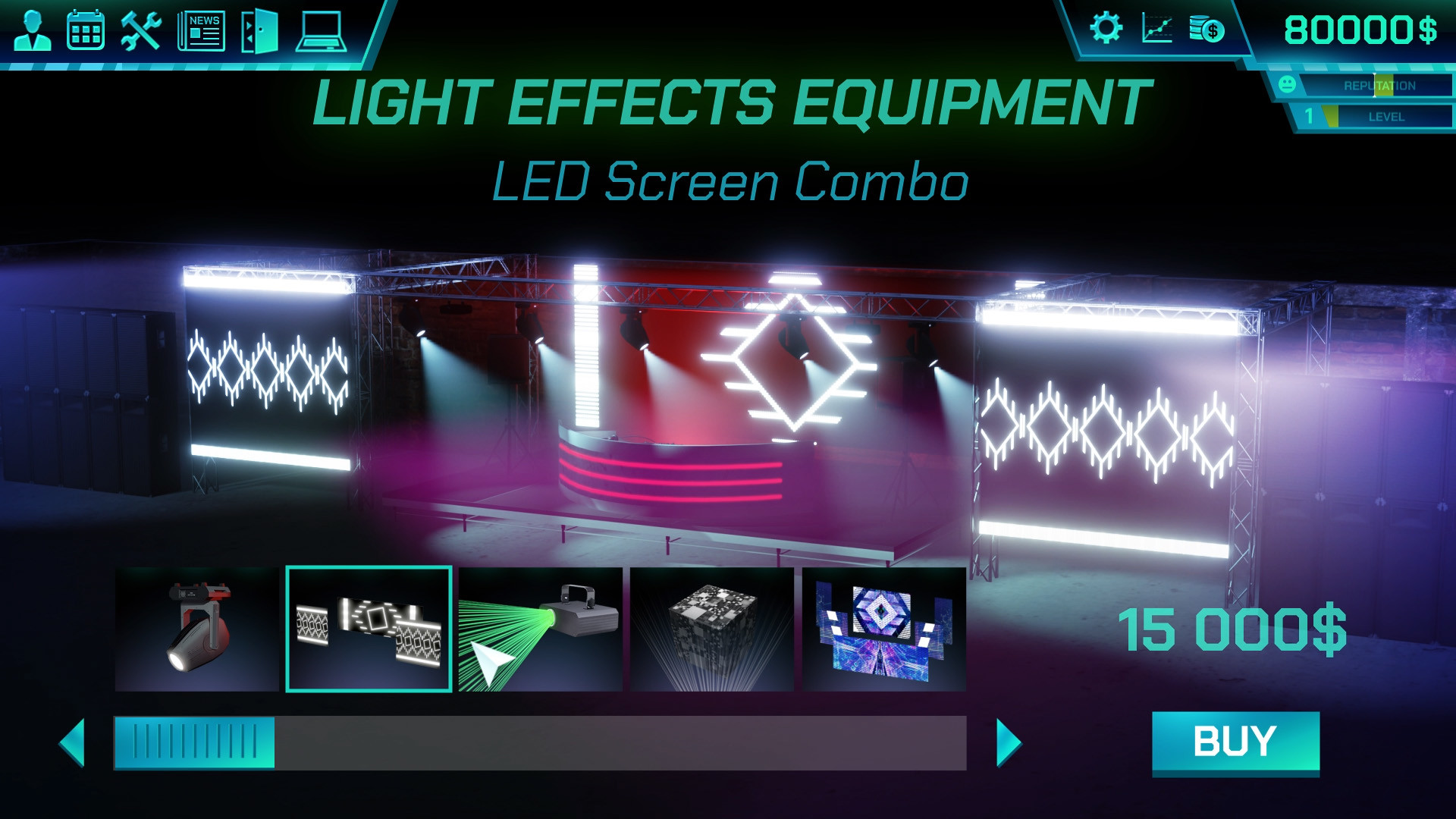Open the calendar icon

86,30
